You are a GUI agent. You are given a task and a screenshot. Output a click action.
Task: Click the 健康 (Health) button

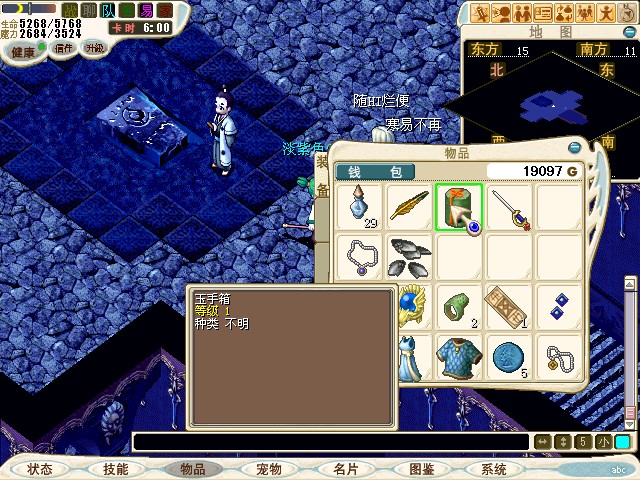(23, 50)
